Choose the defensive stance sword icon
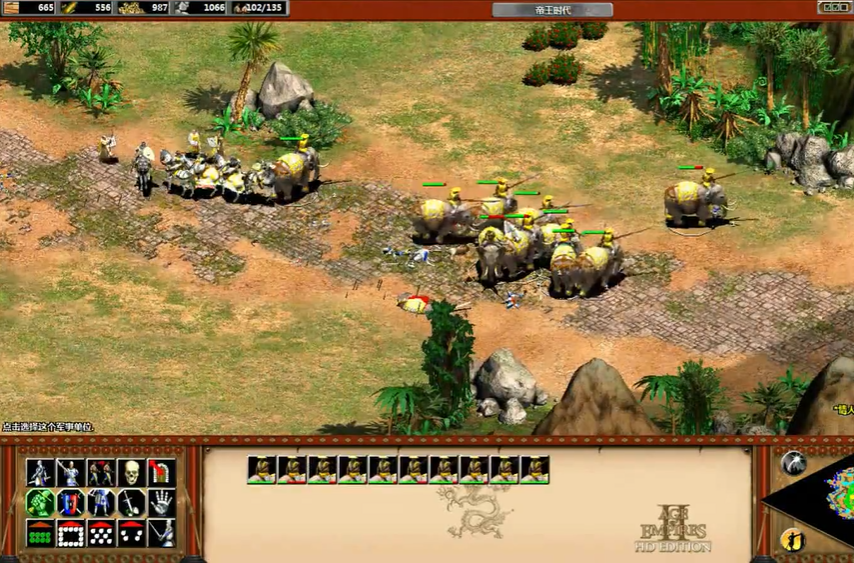The image size is (854, 563). tap(70, 473)
